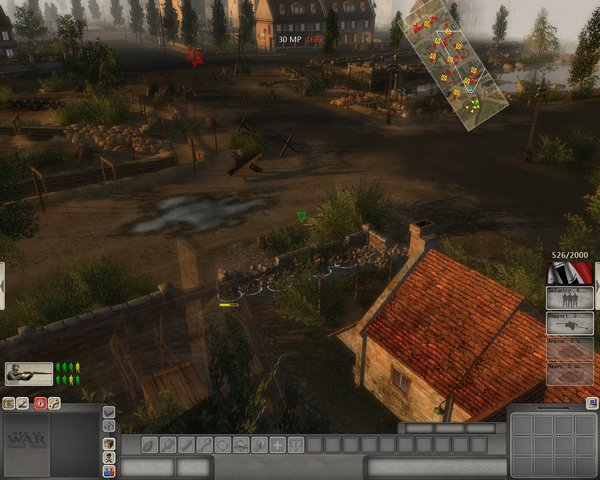The image size is (600, 480).
Task: Click the German faction flag icon
Action: point(570,272)
